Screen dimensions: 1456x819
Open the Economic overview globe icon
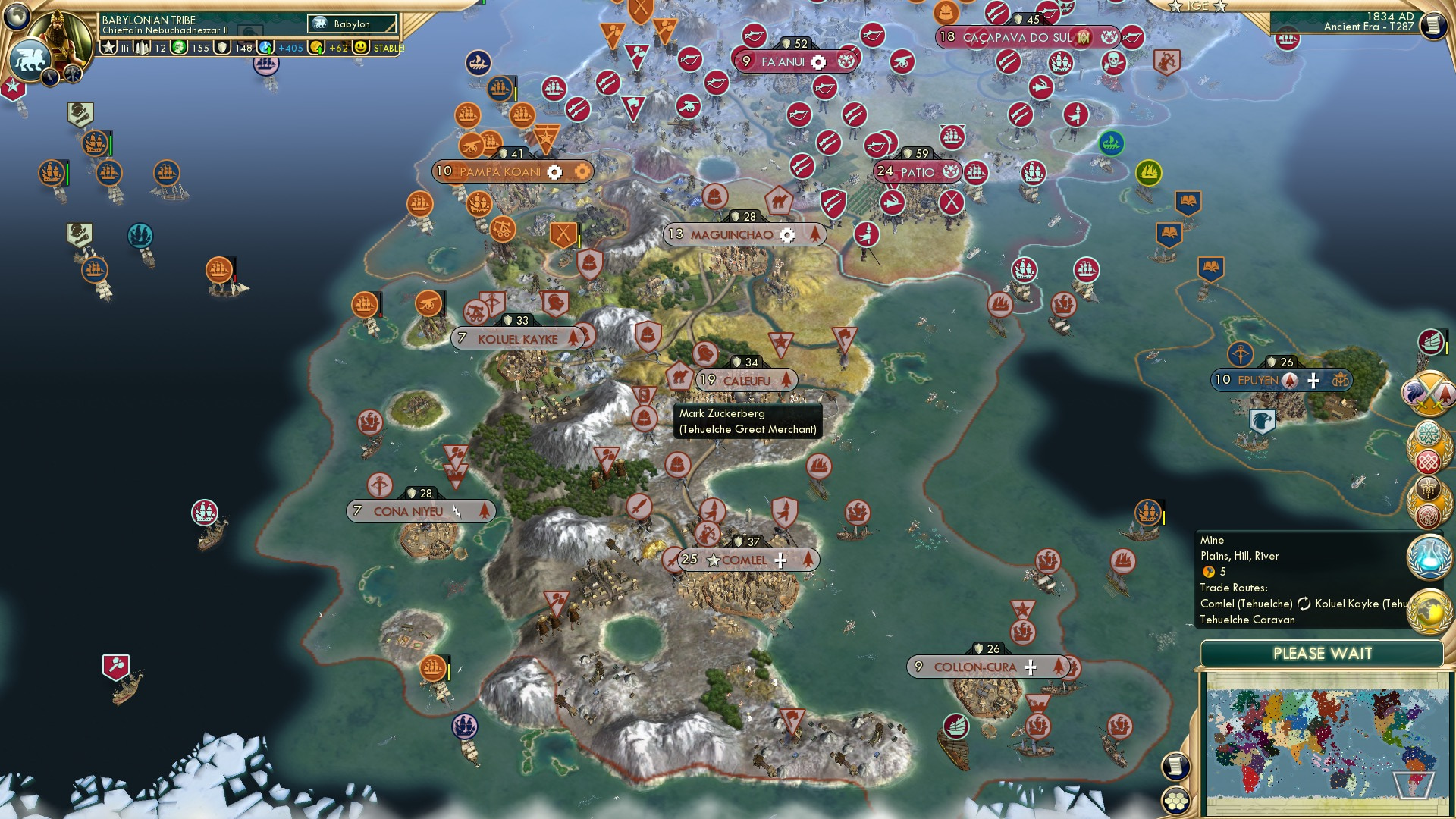point(1429,609)
